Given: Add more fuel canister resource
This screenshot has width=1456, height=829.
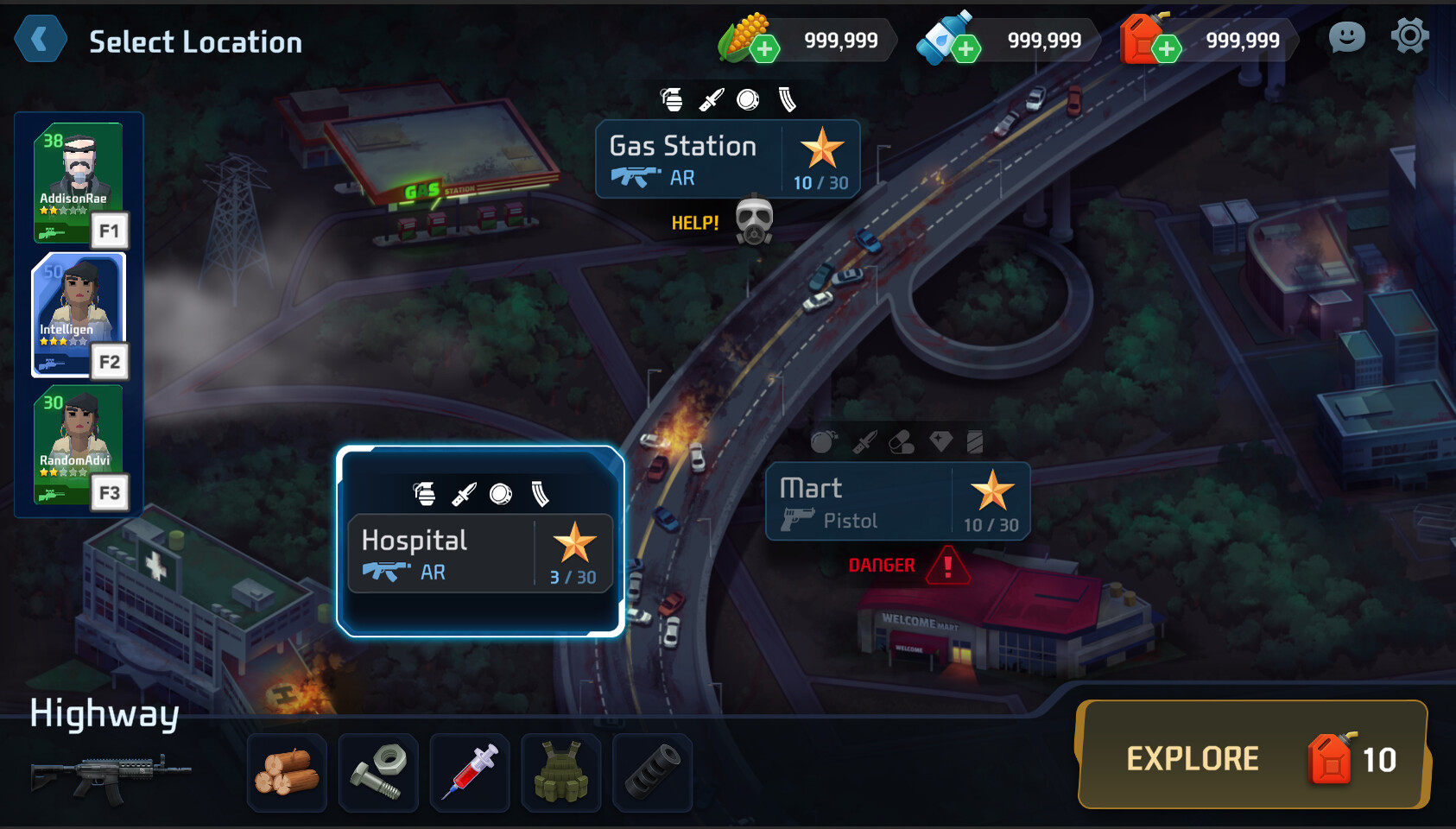Looking at the screenshot, I should point(1166,48).
